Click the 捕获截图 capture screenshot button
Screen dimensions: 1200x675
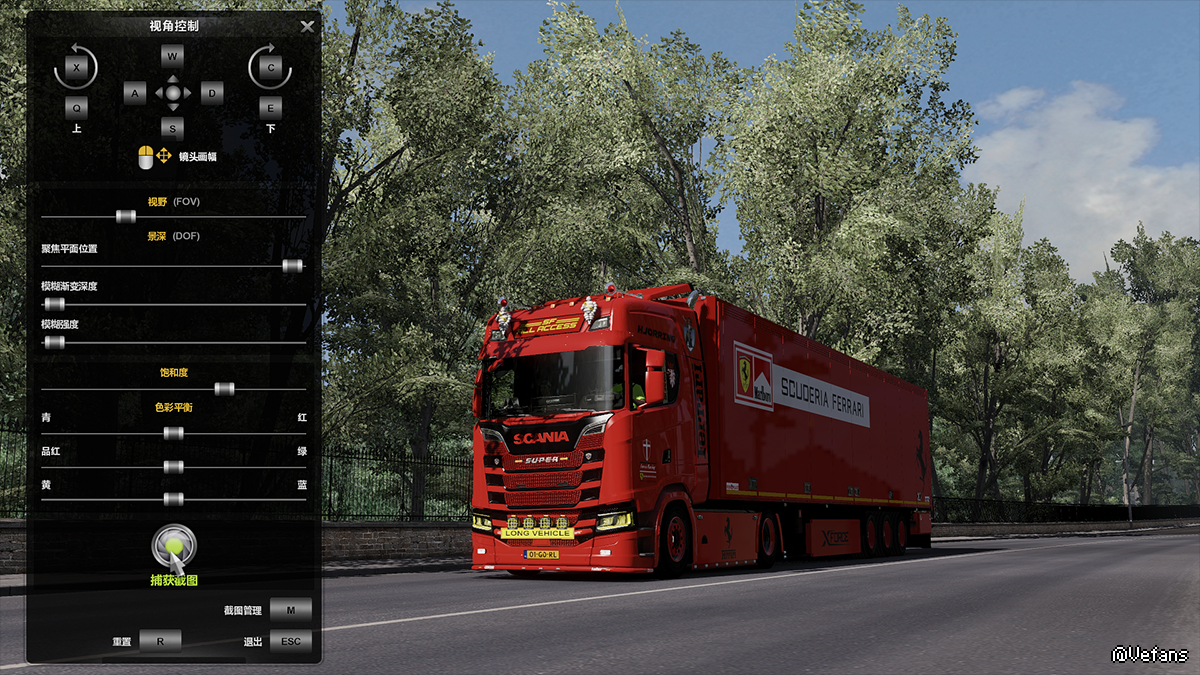click(x=174, y=547)
